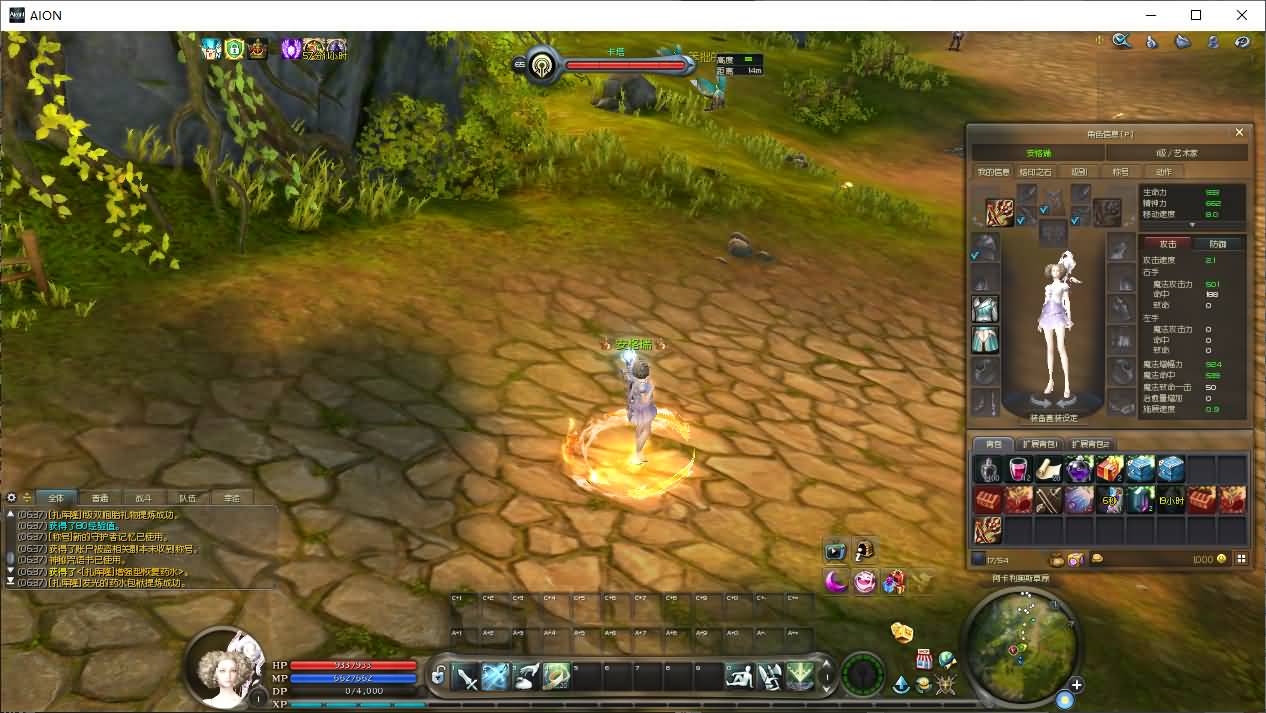This screenshot has width=1266, height=713.
Task: Close the AION game window
Action: click(x=1242, y=15)
